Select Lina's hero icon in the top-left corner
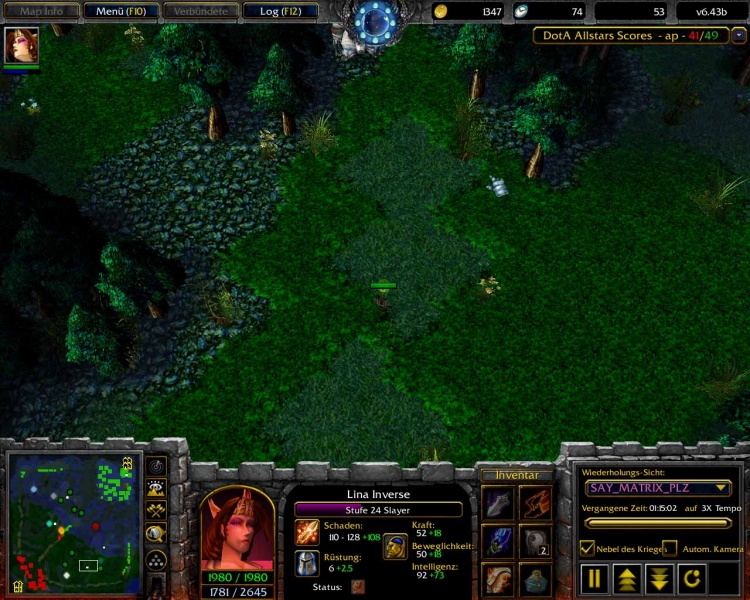The image size is (750, 600). (x=21, y=46)
